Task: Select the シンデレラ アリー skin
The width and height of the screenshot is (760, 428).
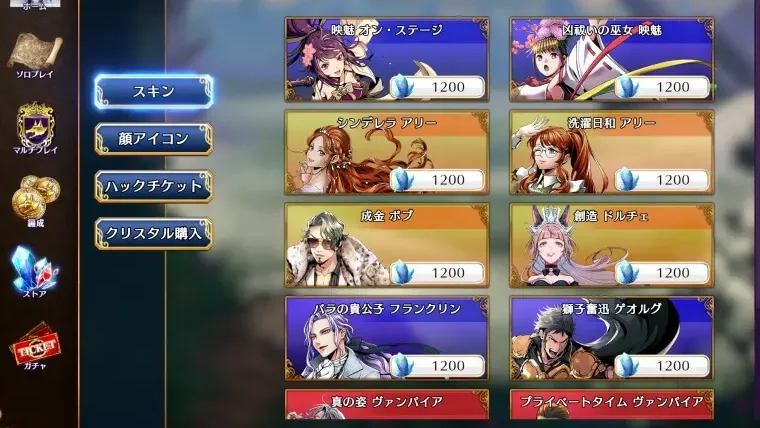Action: click(x=386, y=151)
